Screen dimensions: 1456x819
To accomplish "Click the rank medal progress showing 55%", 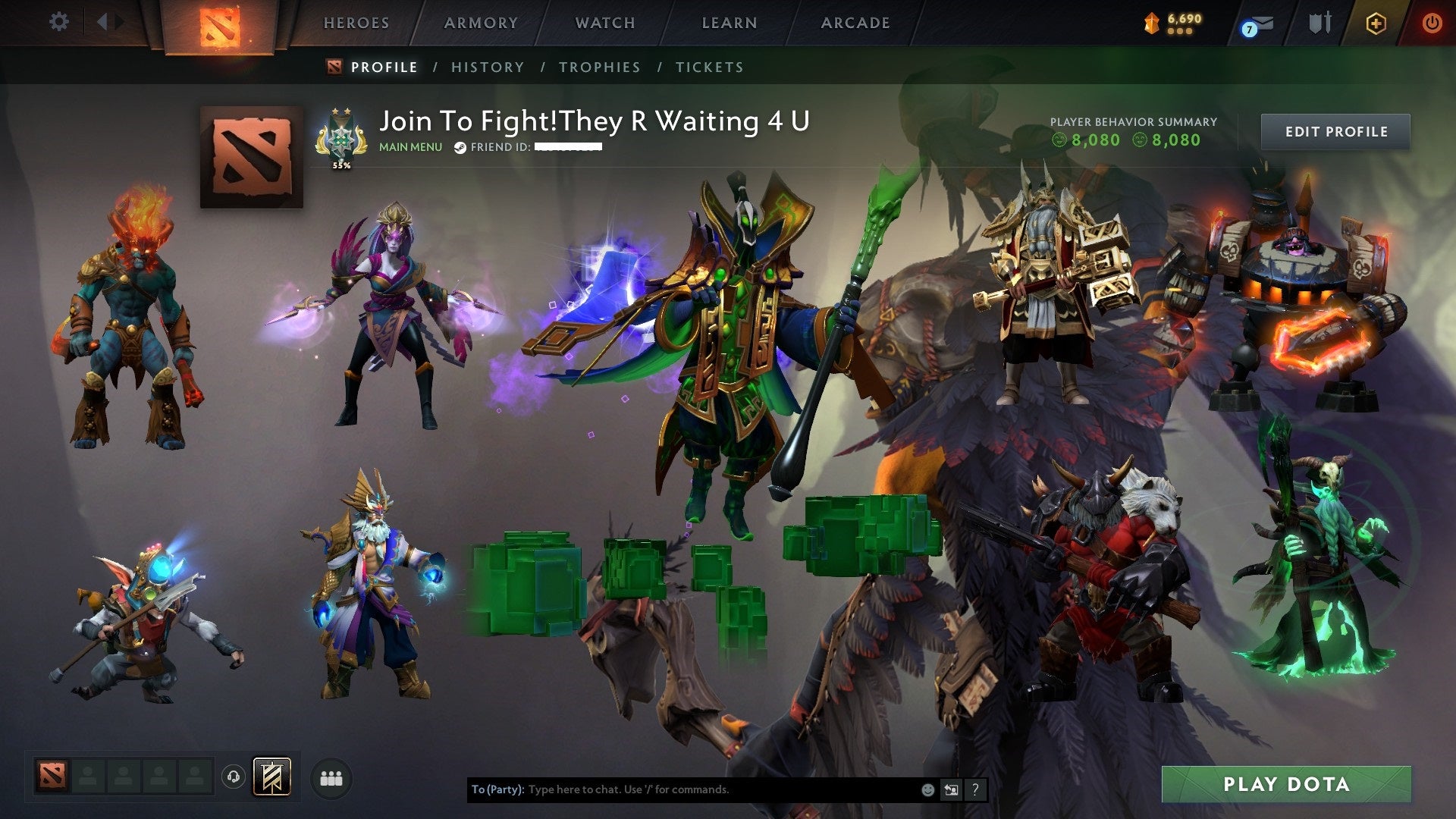I will point(343,136).
